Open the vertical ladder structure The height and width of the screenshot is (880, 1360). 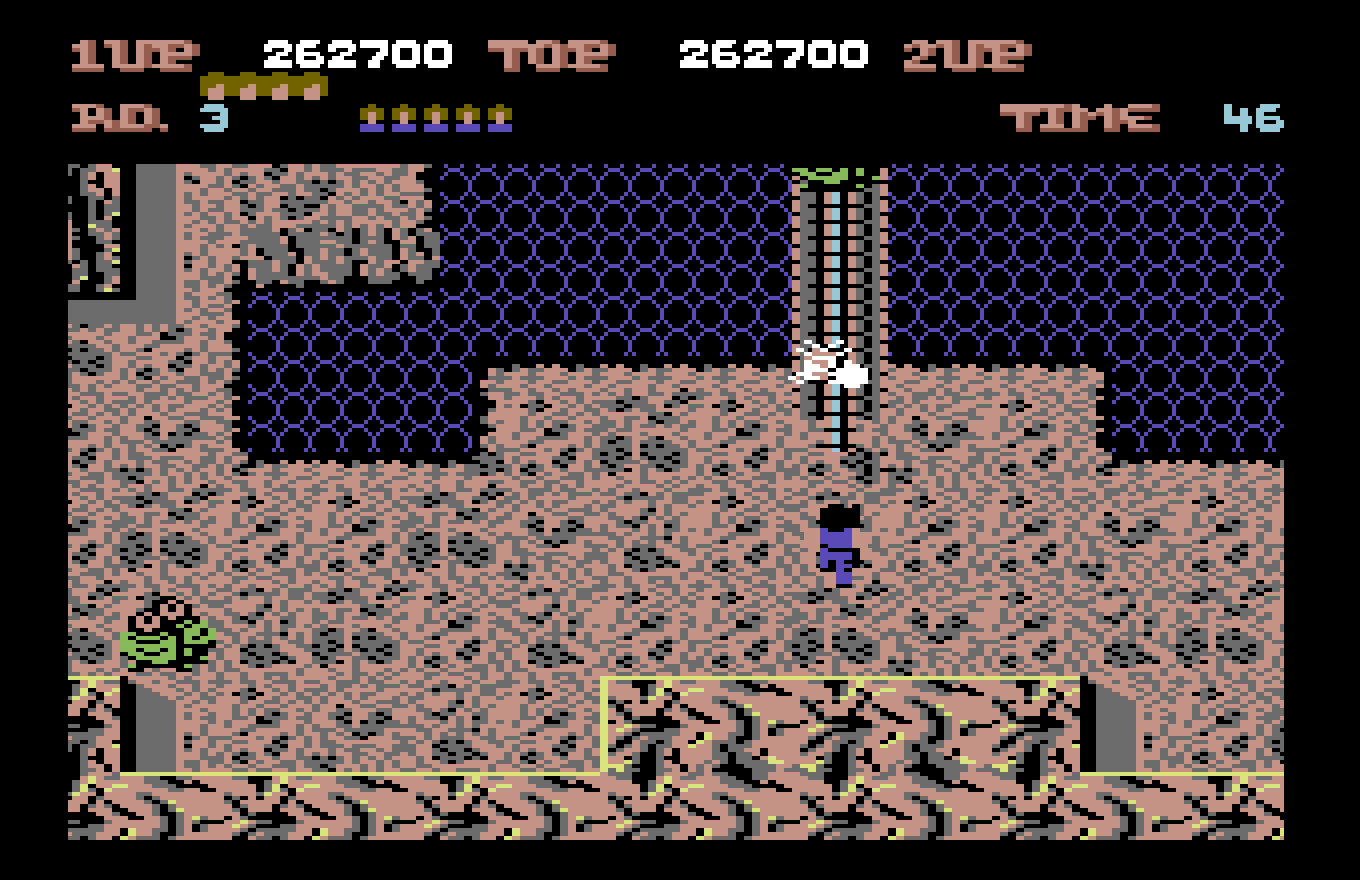[835, 280]
